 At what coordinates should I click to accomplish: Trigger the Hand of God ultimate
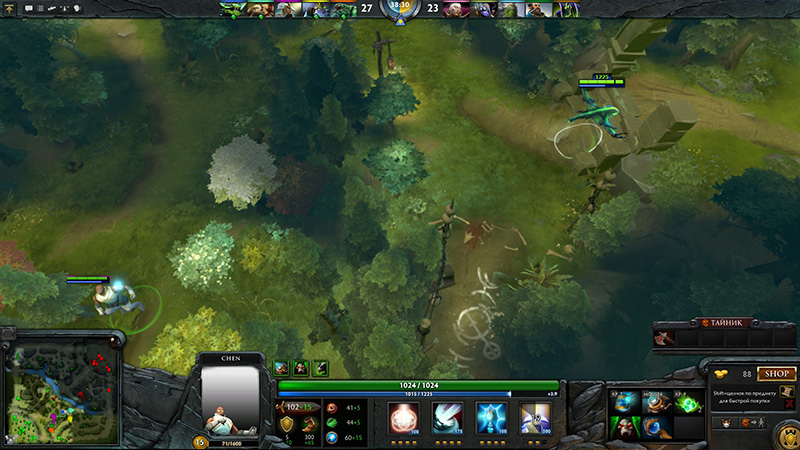pyautogui.click(x=535, y=420)
